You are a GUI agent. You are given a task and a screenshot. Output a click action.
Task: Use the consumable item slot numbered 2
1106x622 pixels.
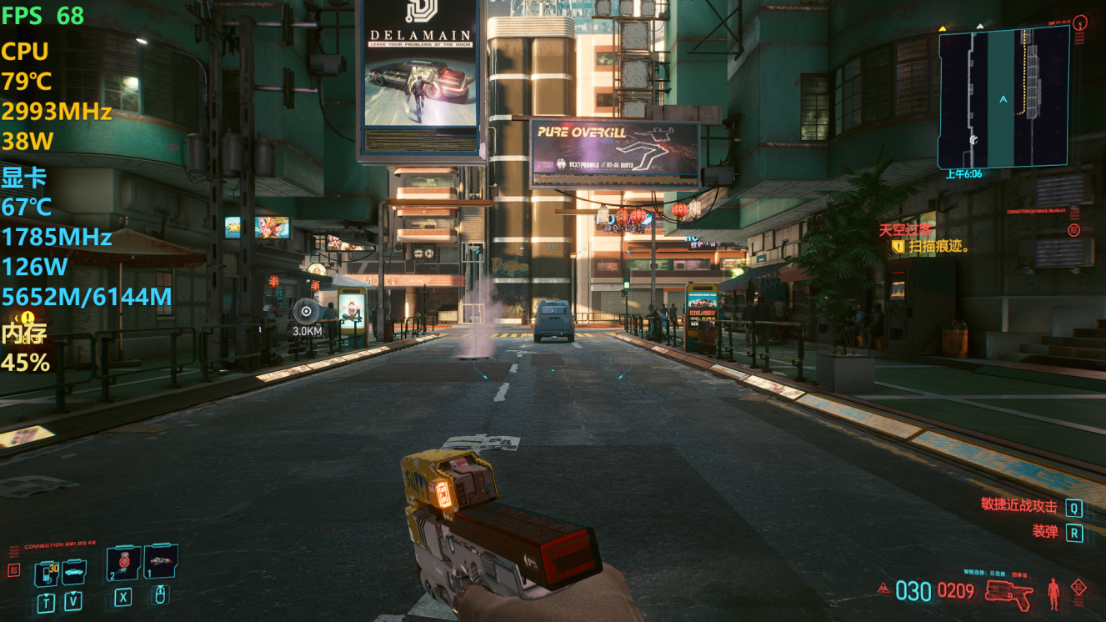coord(123,564)
